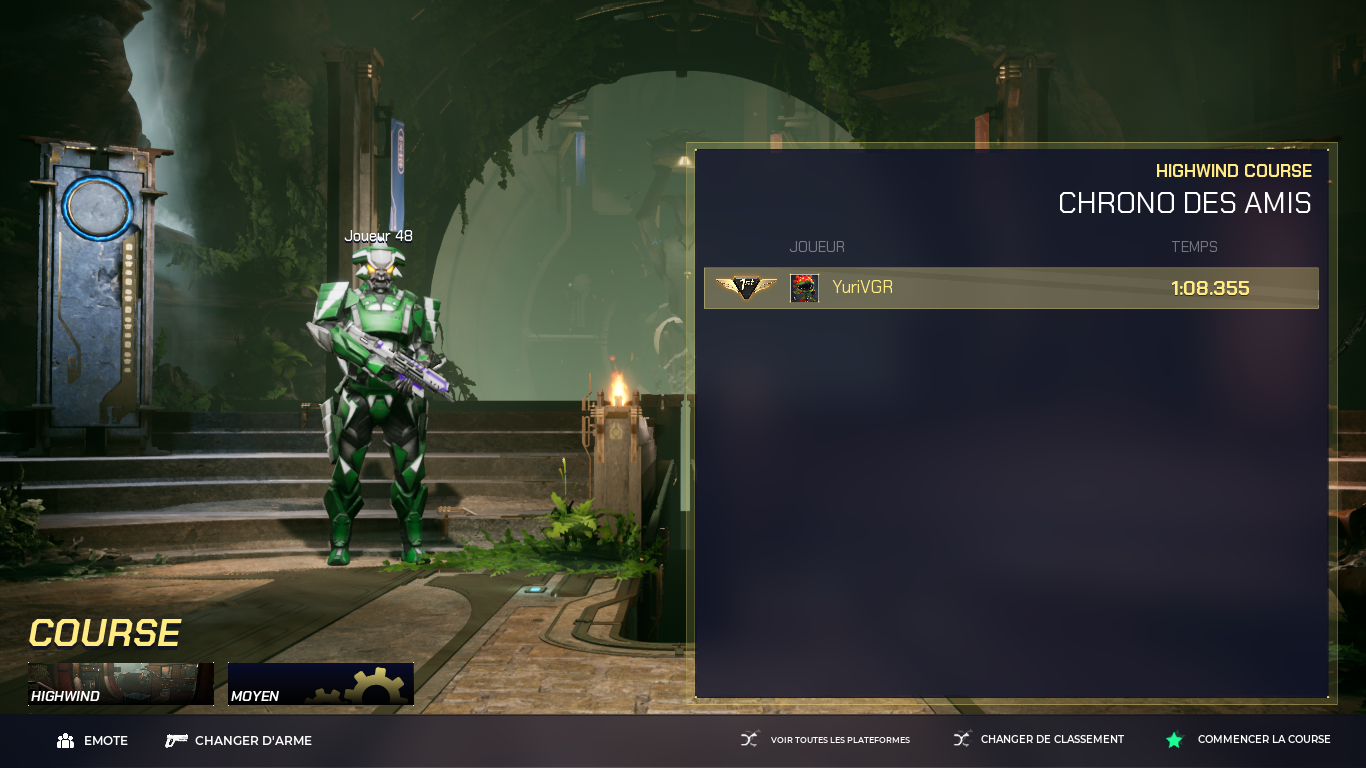Change the Moyen difficulty tile

320,684
